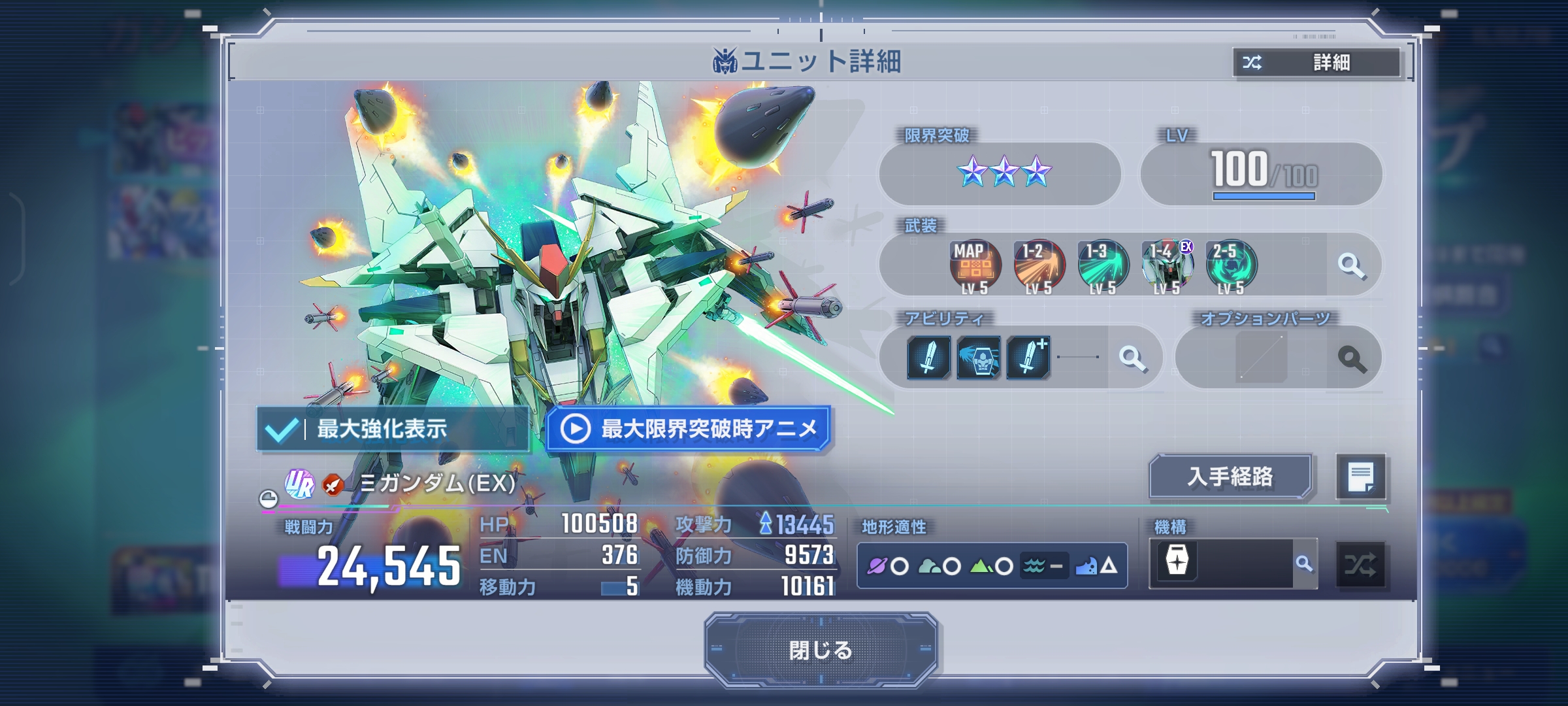
Task: Open the memo note icon button
Action: (x=1360, y=477)
